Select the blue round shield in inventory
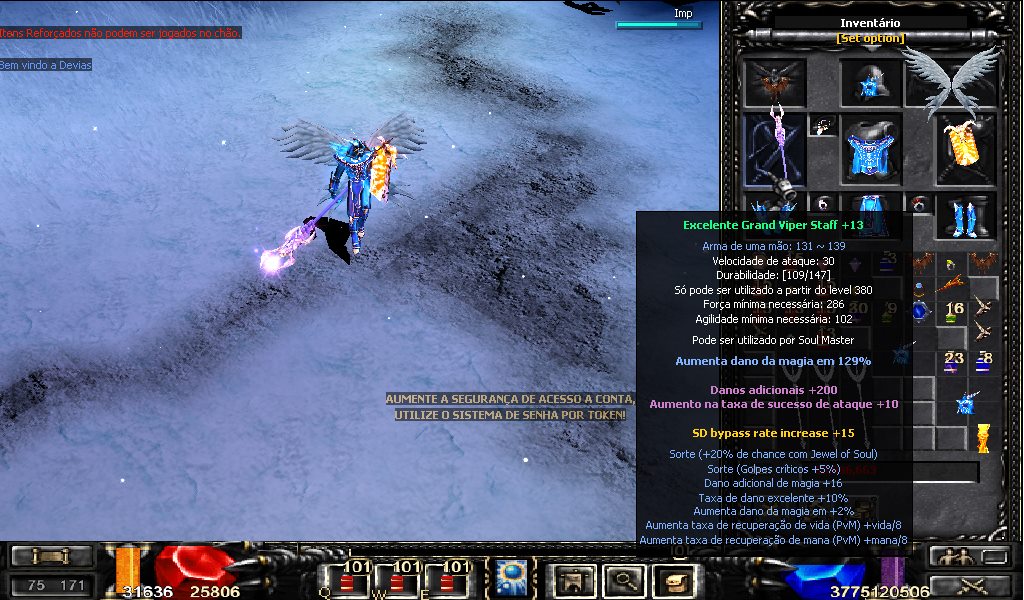The height and width of the screenshot is (600, 1024). [920, 310]
